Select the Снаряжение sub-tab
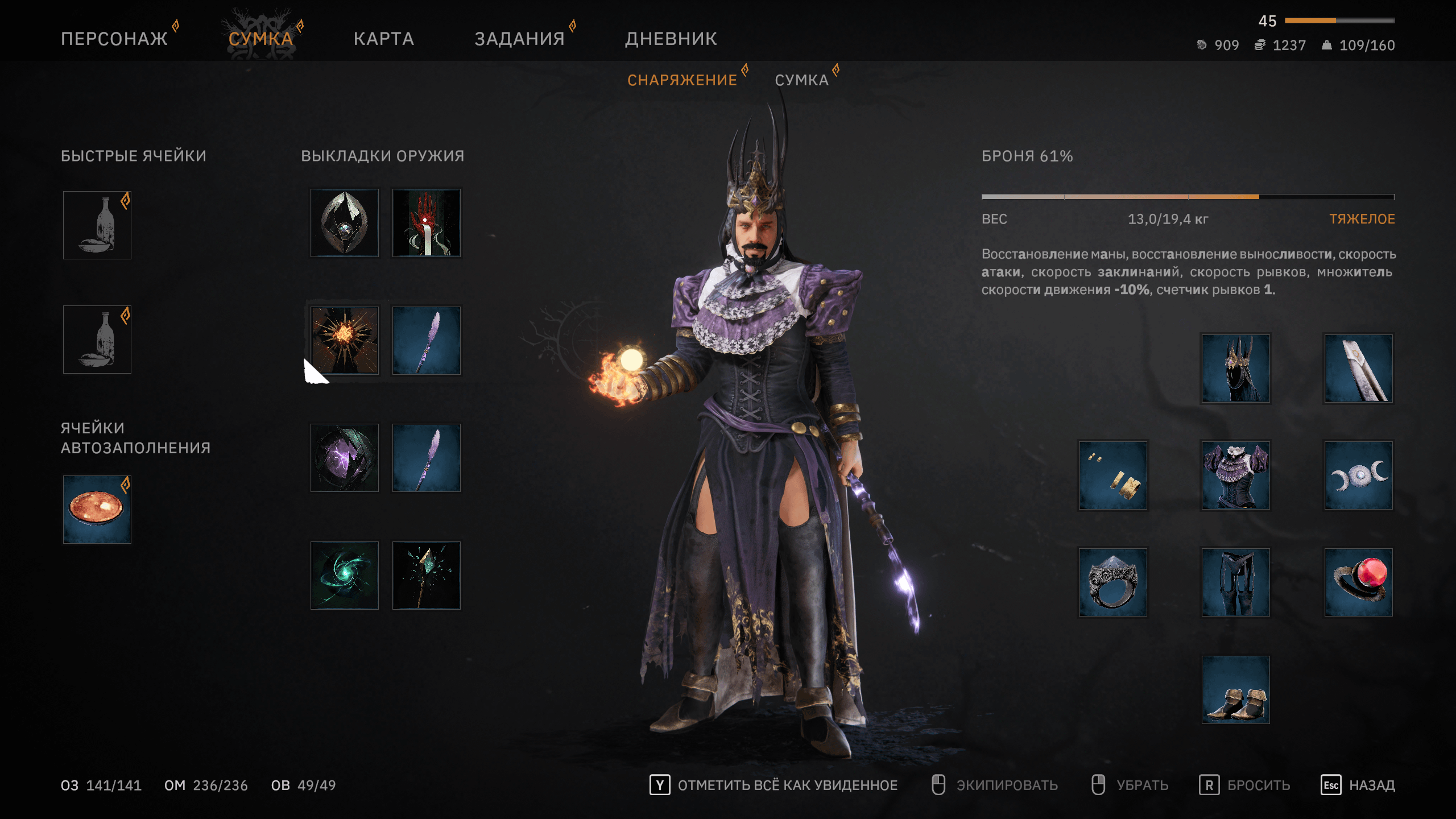 pos(682,80)
